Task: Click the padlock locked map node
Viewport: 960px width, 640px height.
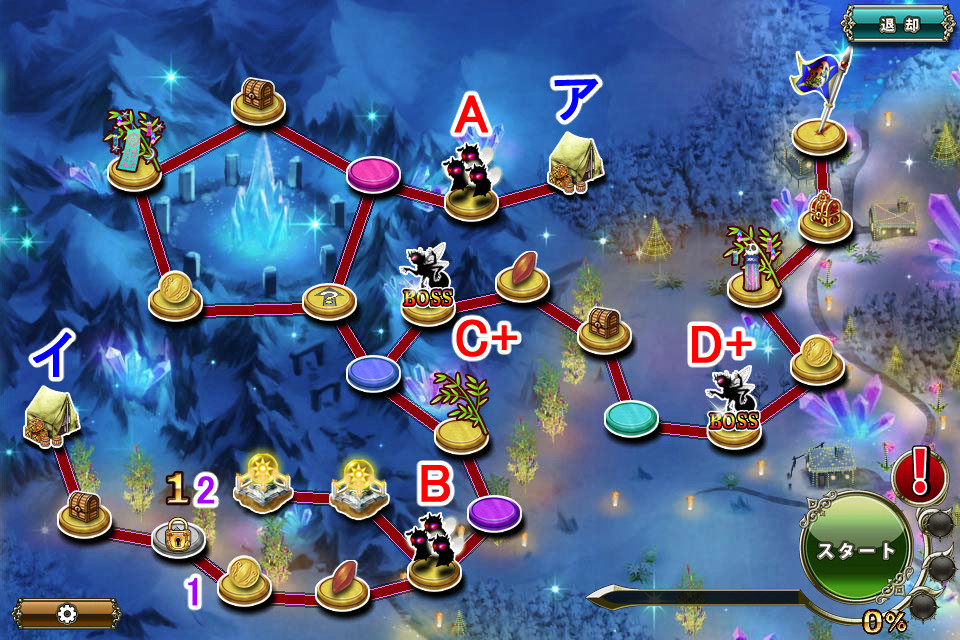Action: (x=177, y=539)
